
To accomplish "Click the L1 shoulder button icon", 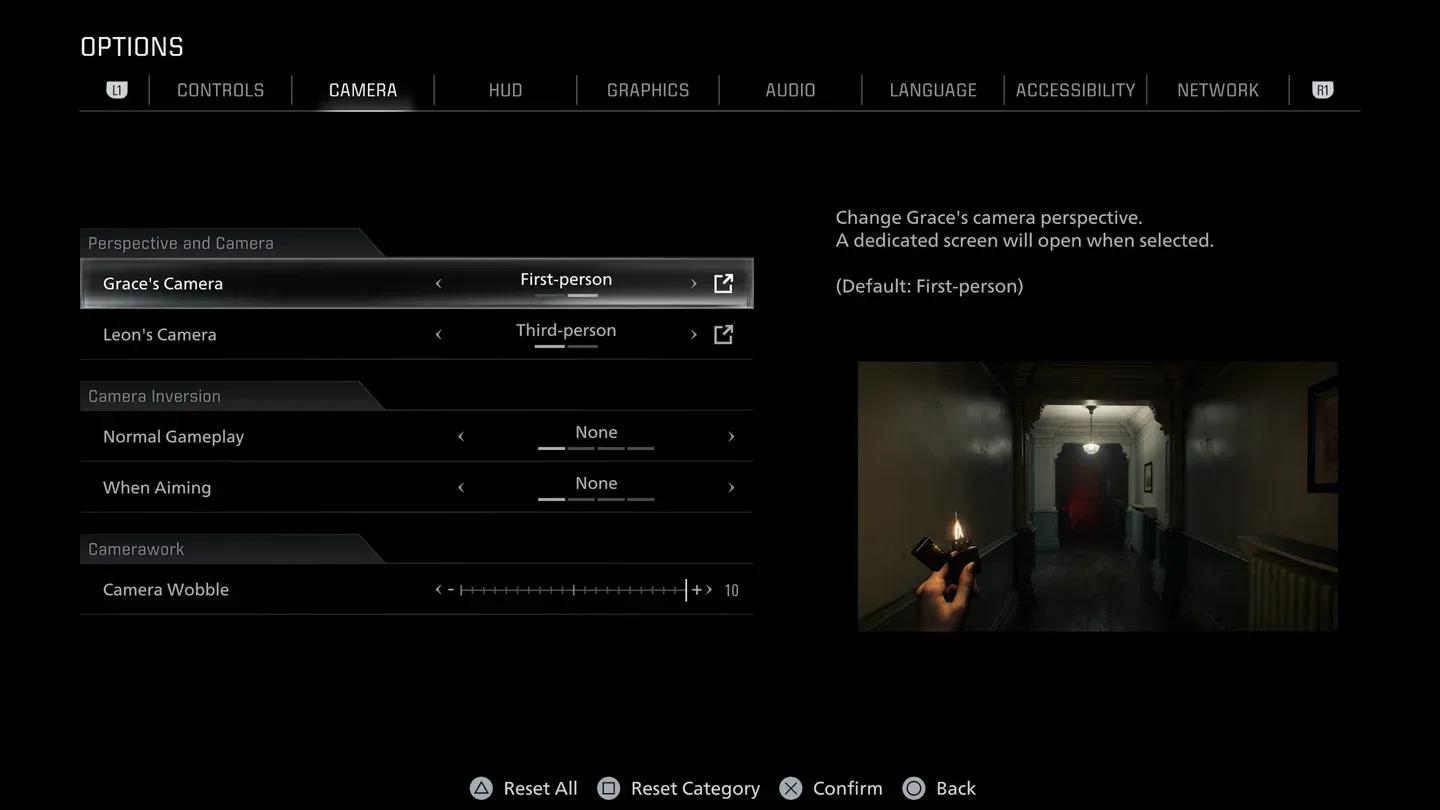I will (117, 89).
